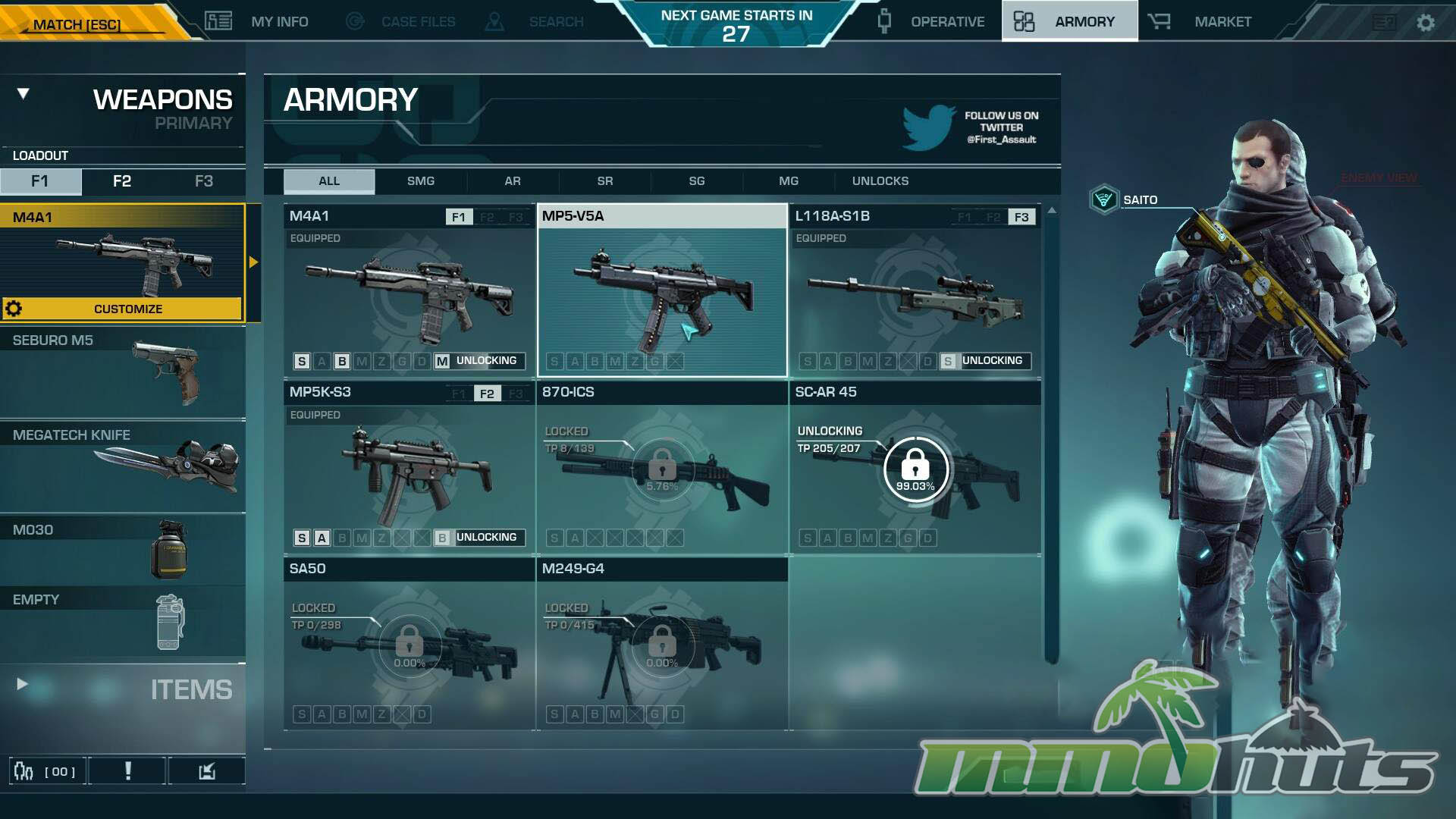This screenshot has height=819, width=1456.
Task: Select the locked M249-G4 machine gun
Action: tap(662, 645)
